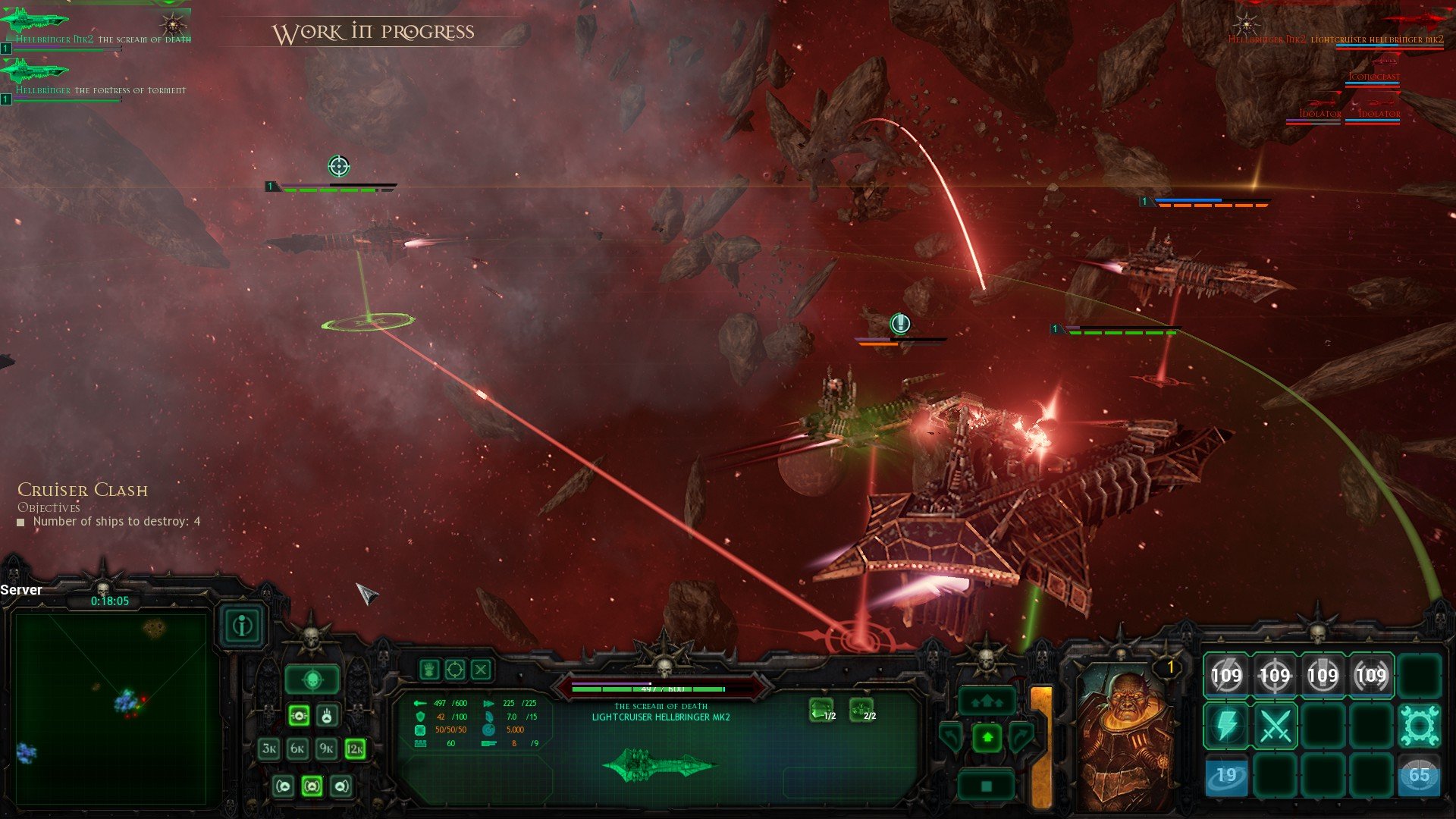Open the gear configuration icon on ability panel

[x=1420, y=724]
